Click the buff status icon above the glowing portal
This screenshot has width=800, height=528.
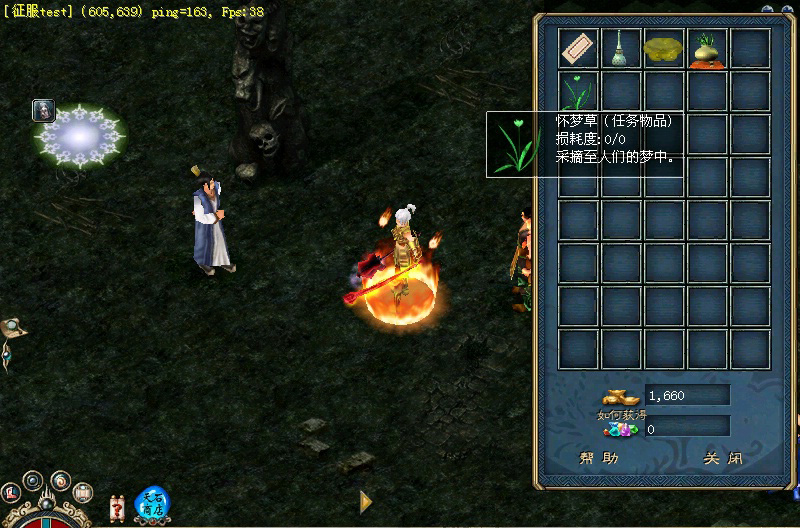43,110
